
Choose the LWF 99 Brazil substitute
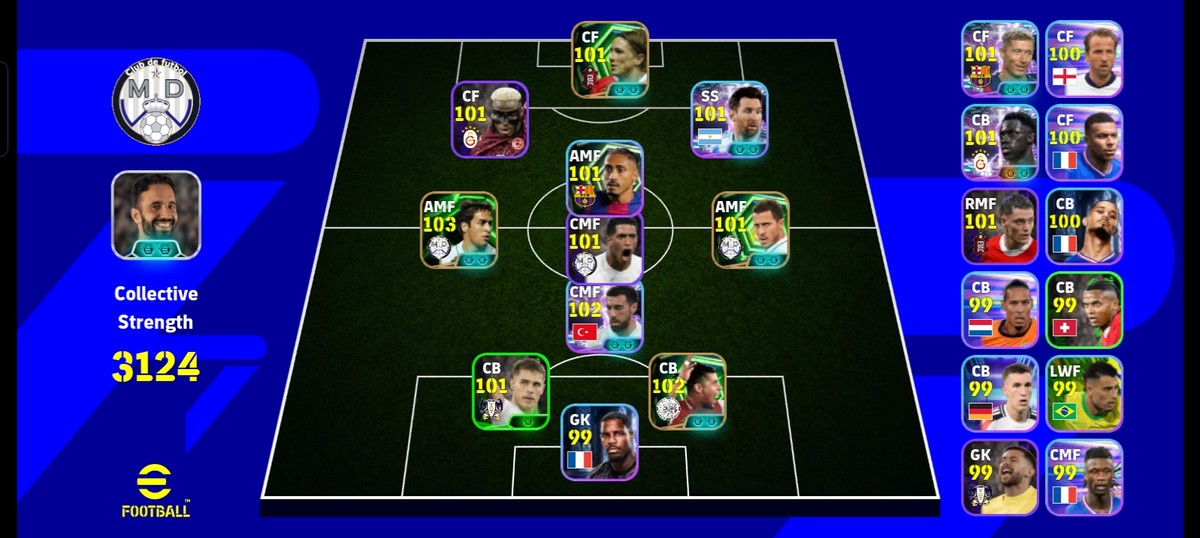click(x=1084, y=393)
